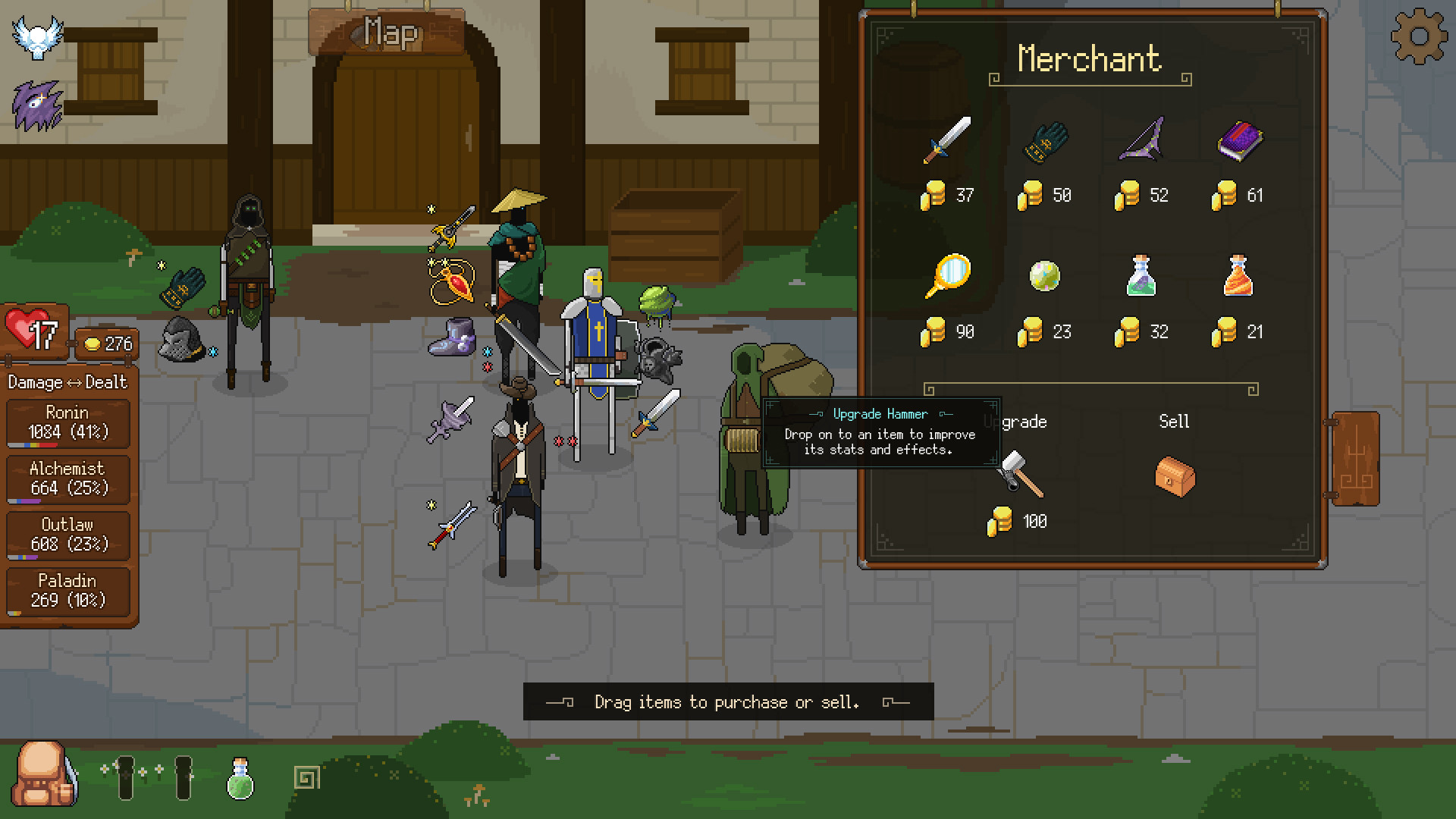Go to the Map sign
1456x819 pixels.
coord(388,33)
